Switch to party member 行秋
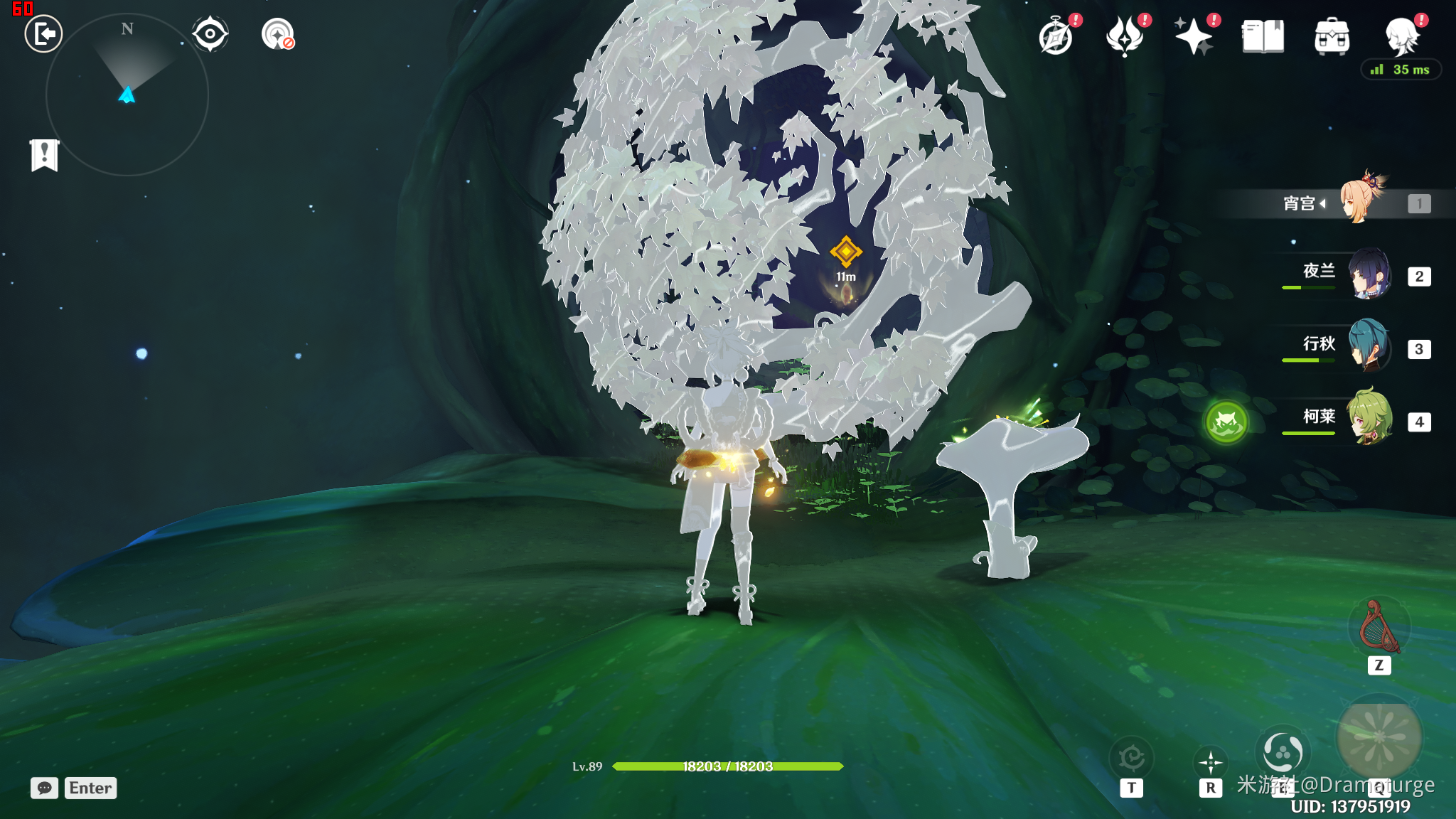Viewport: 1456px width, 819px height. [1368, 346]
